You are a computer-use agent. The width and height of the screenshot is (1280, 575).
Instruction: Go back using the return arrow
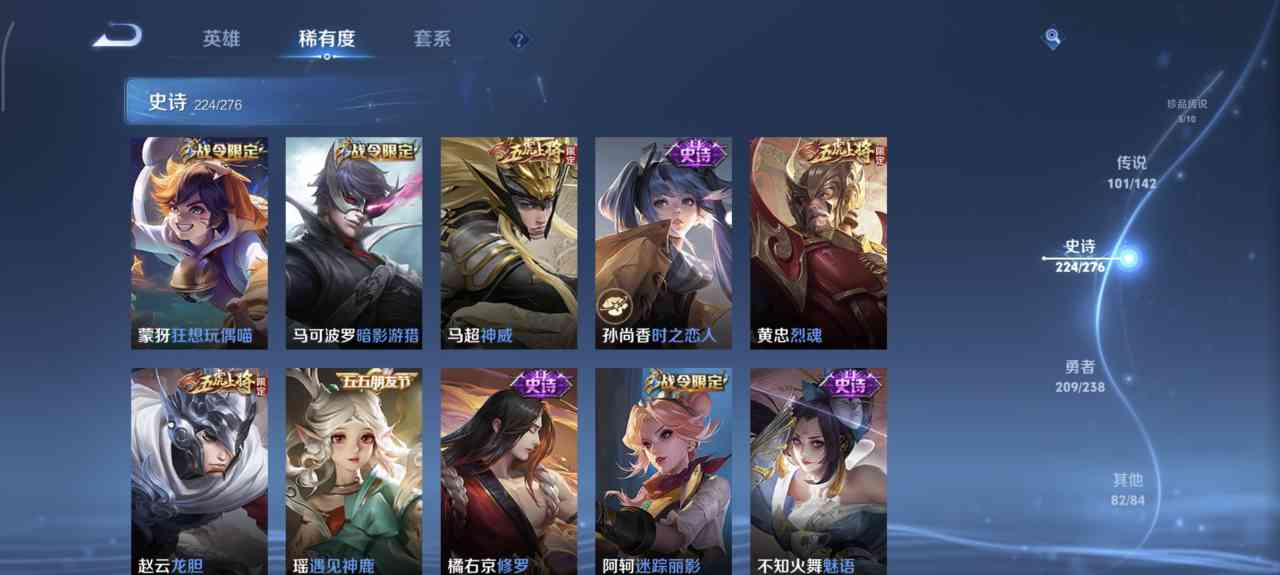coord(117,37)
